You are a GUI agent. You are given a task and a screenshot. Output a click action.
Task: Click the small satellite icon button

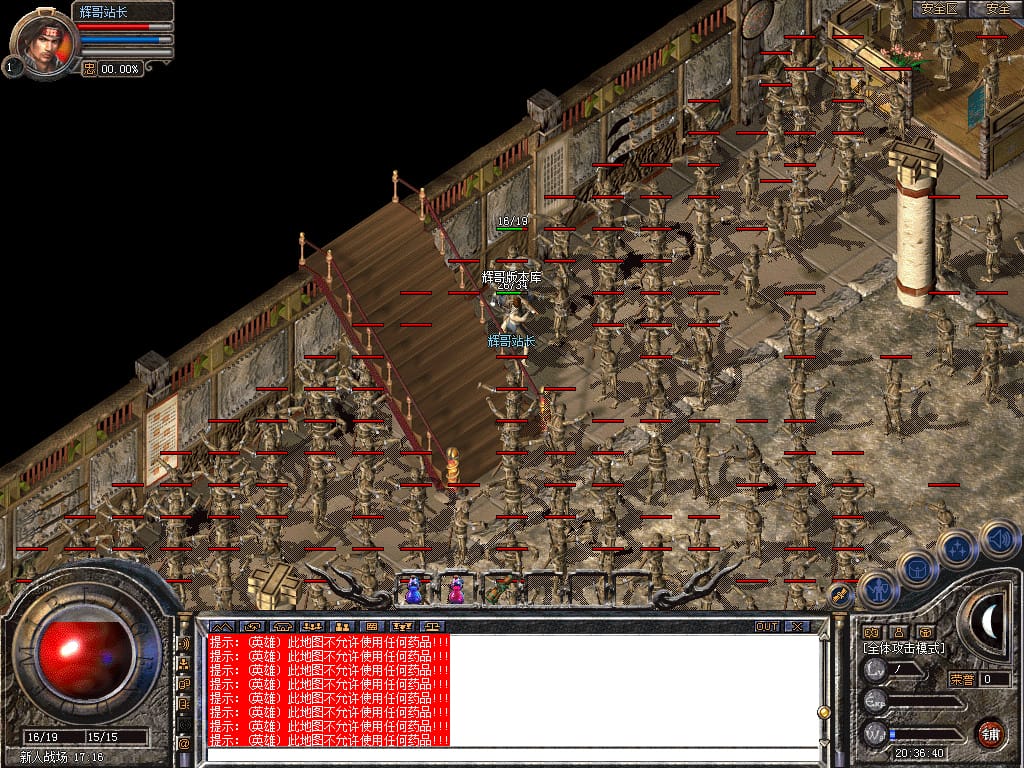coord(840,595)
